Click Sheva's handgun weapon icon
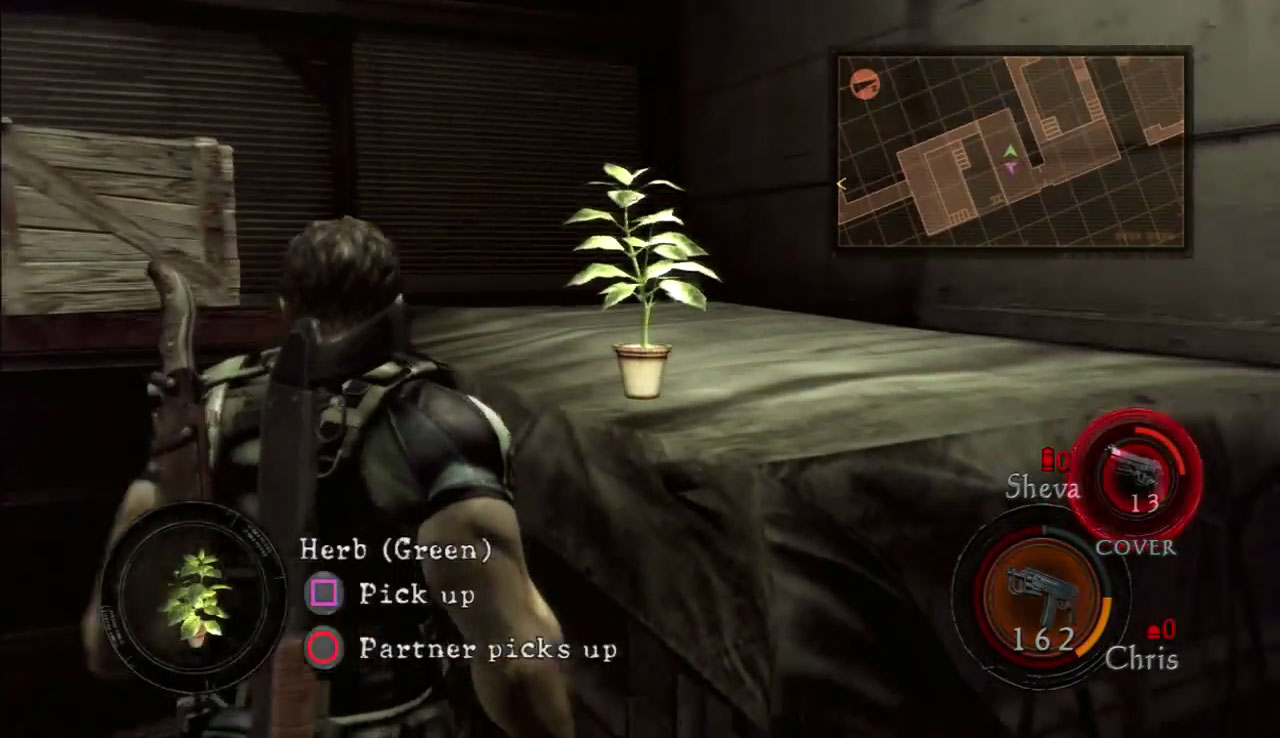 click(x=1134, y=470)
